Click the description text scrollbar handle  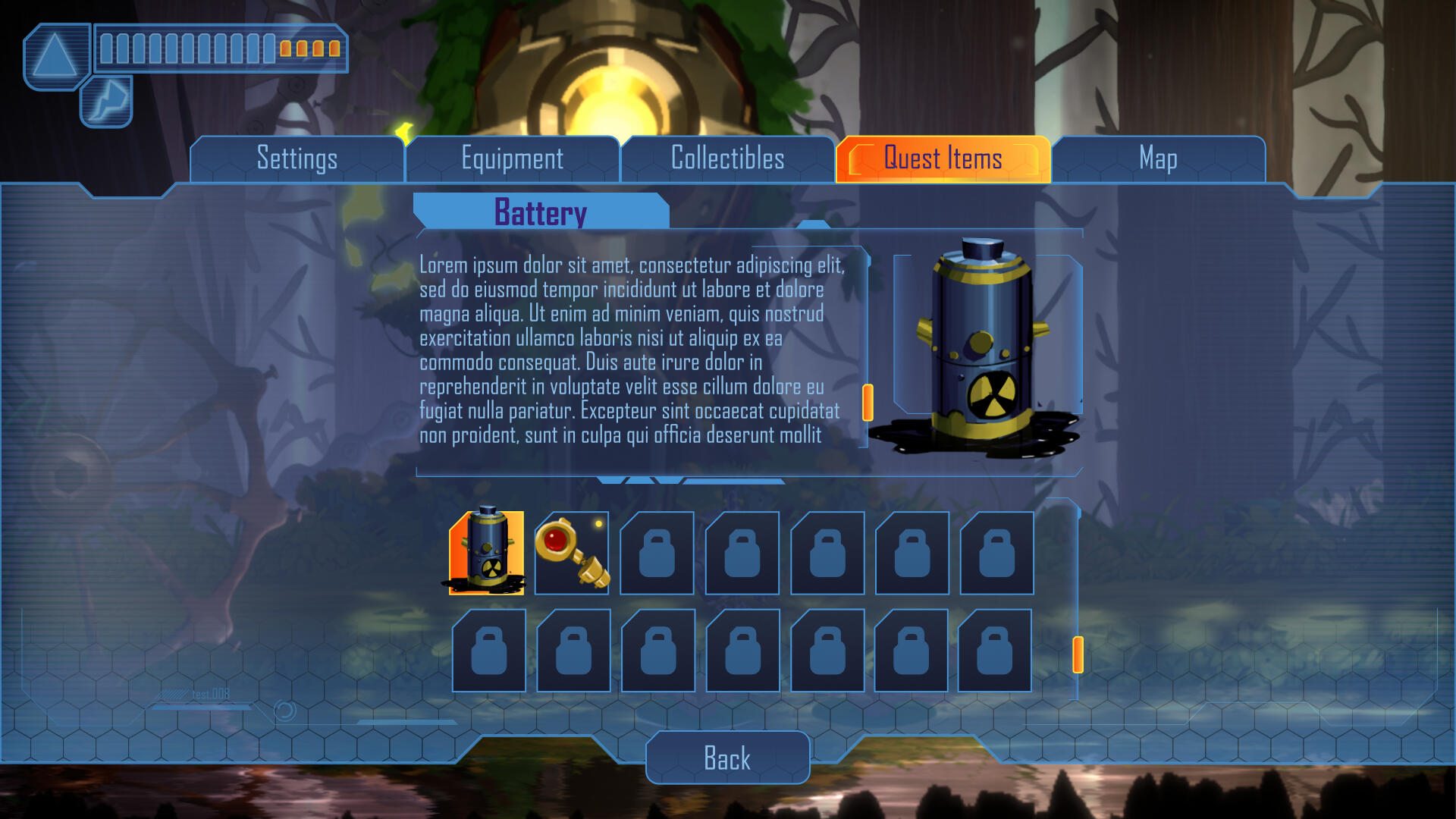coord(868,402)
